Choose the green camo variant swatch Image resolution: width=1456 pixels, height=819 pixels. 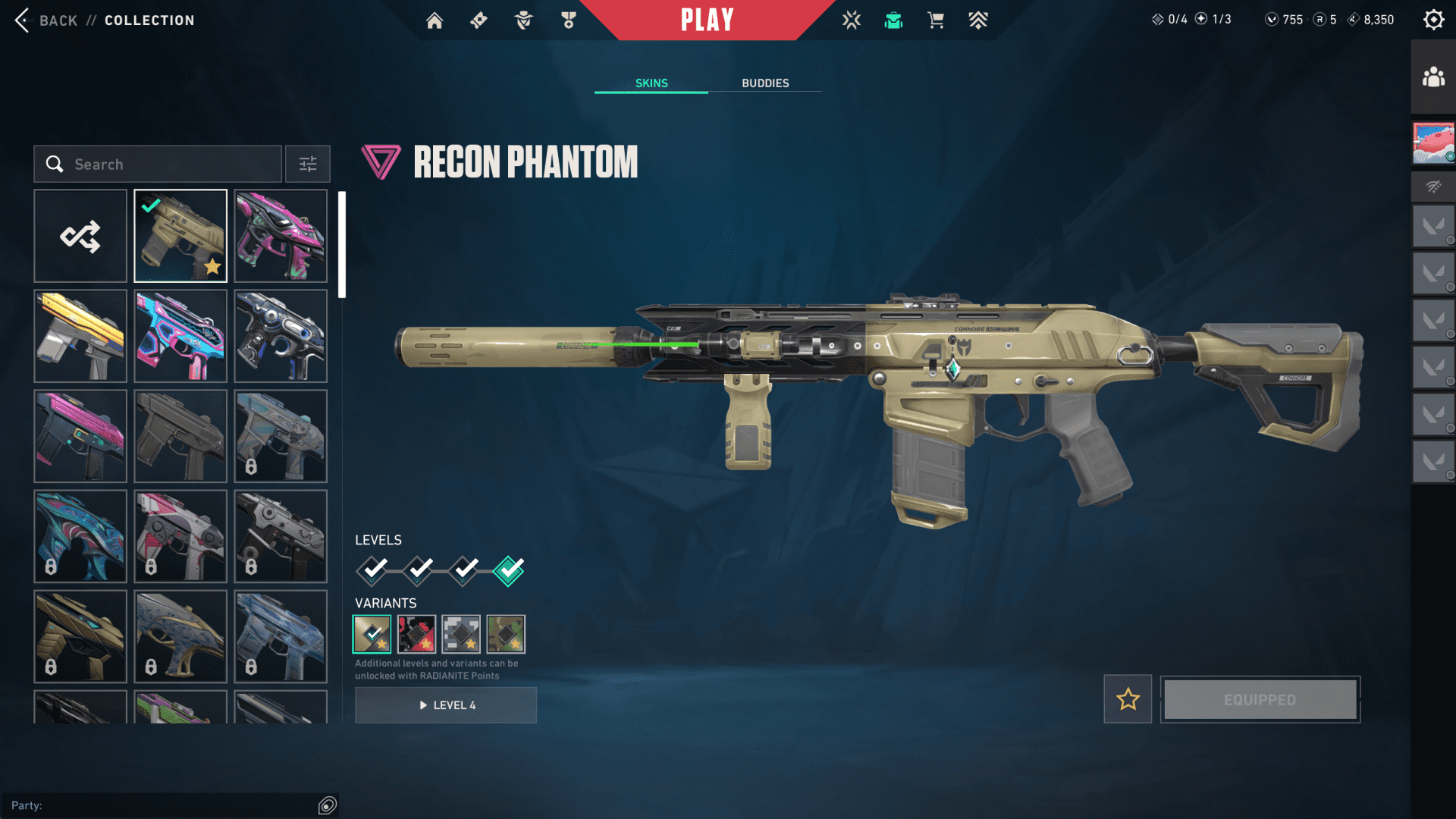point(506,634)
